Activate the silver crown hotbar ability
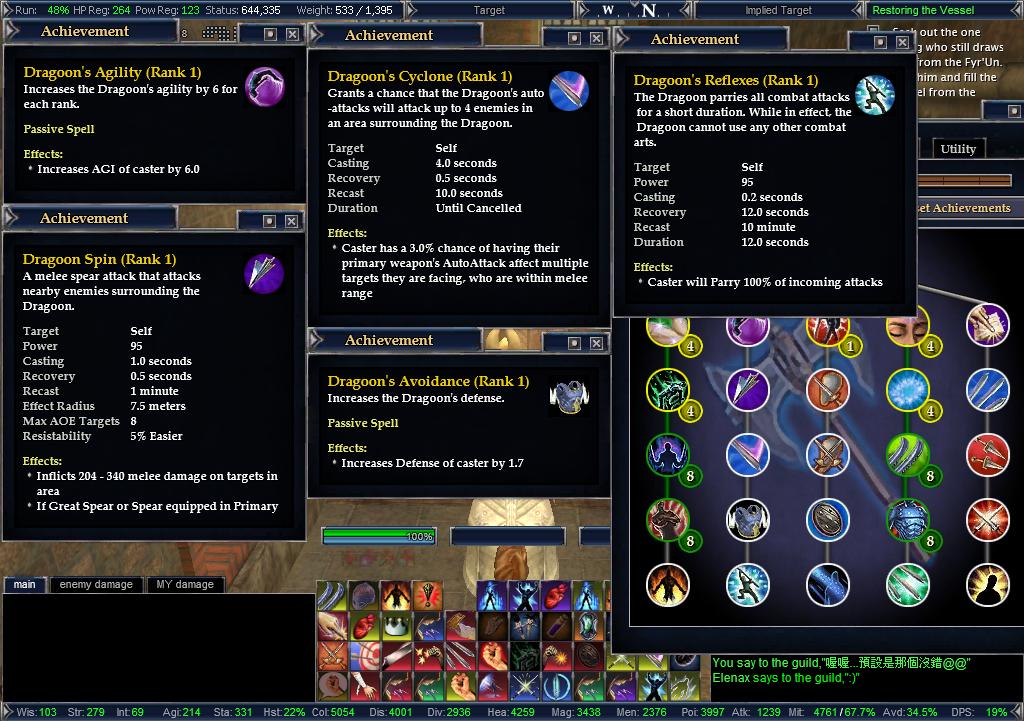Screen dimensions: 1024x721 397,627
